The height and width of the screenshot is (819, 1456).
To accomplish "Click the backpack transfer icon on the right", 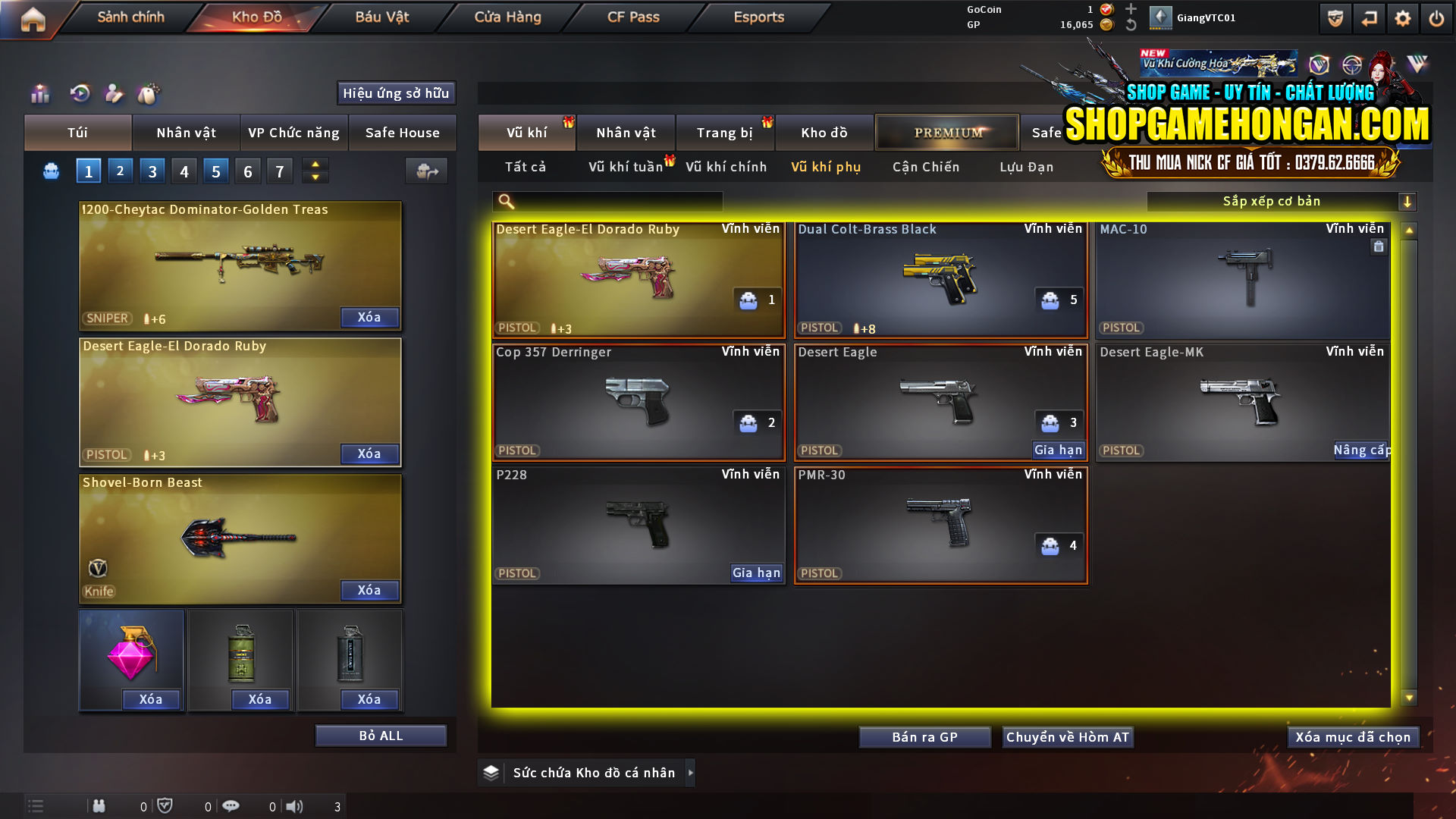I will point(426,171).
